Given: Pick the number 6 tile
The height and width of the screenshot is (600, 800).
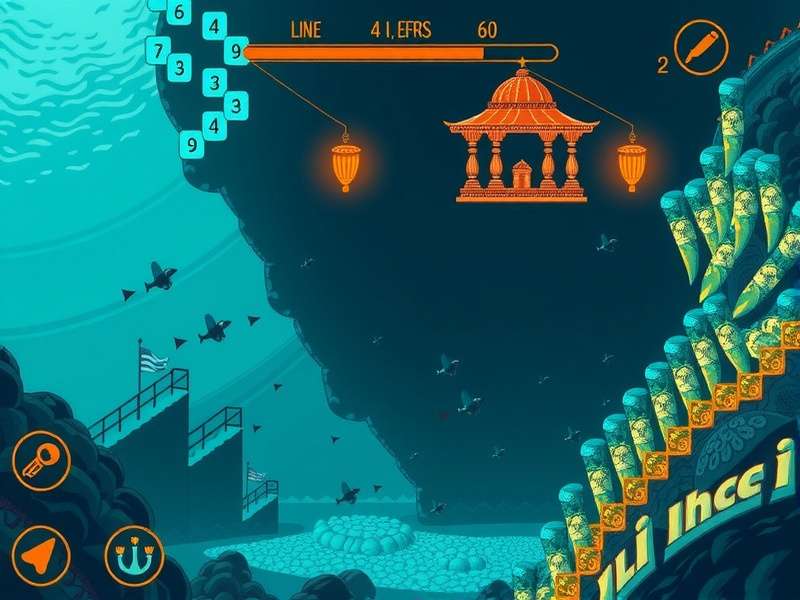Looking at the screenshot, I should click(179, 12).
